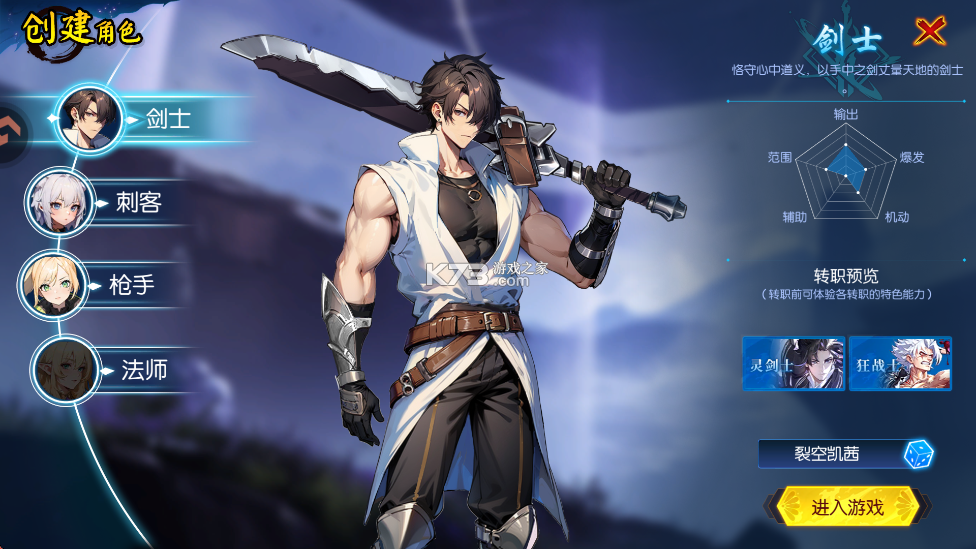Preview the 狂战士 berserker advancement
This screenshot has width=976, height=549.
[x=900, y=363]
